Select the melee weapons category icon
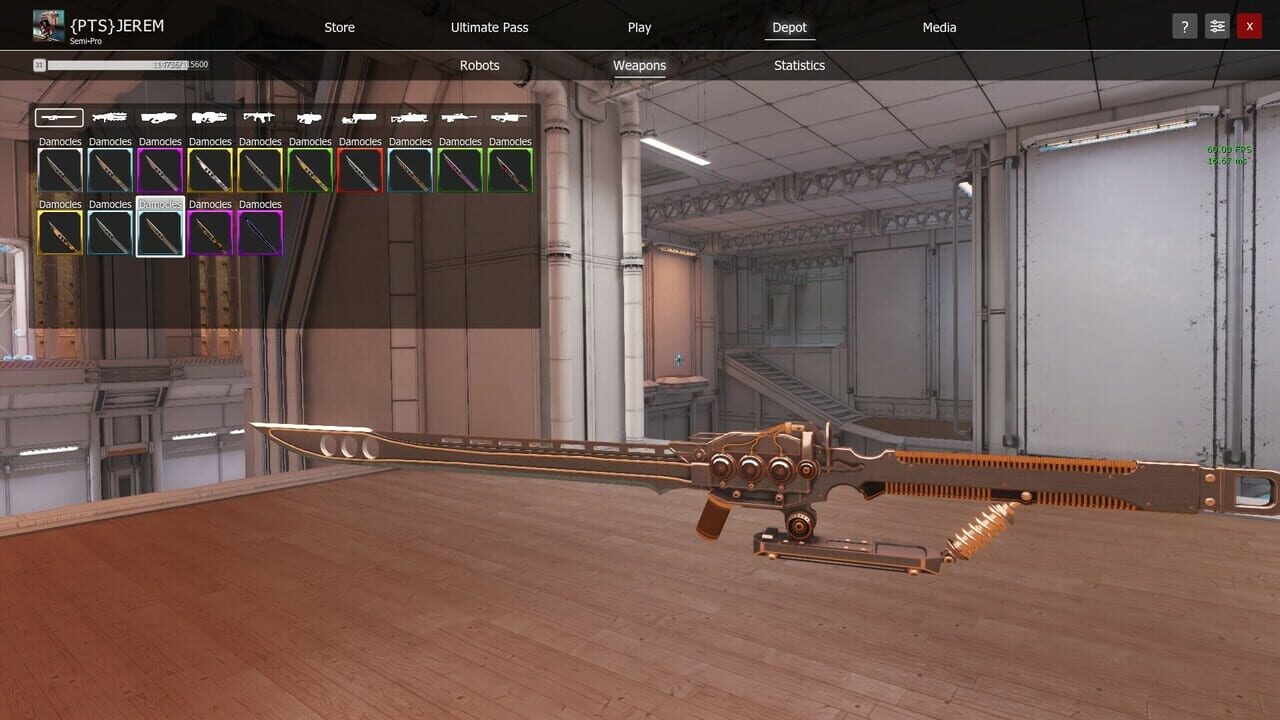The image size is (1280, 720). pyautogui.click(x=58, y=117)
